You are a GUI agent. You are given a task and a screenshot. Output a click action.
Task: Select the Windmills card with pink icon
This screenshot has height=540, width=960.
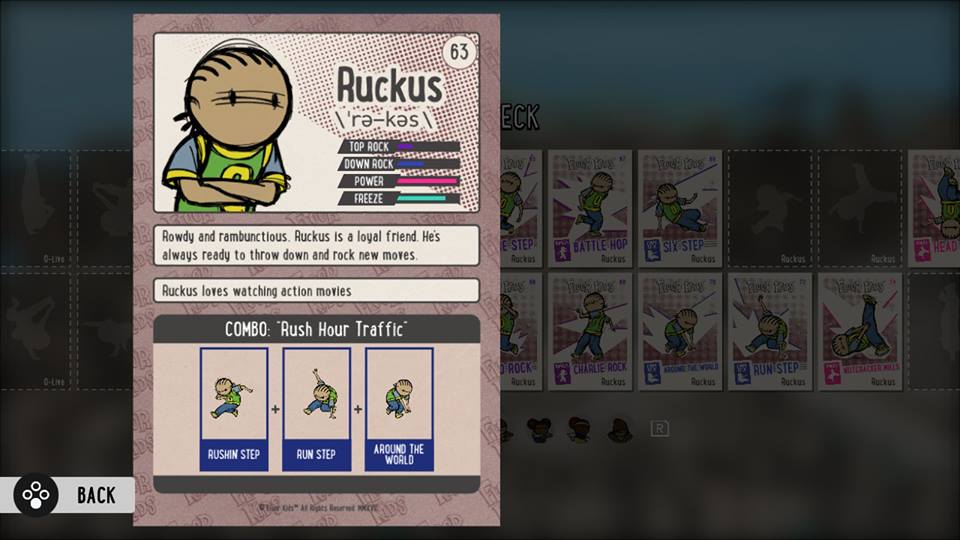[x=861, y=331]
